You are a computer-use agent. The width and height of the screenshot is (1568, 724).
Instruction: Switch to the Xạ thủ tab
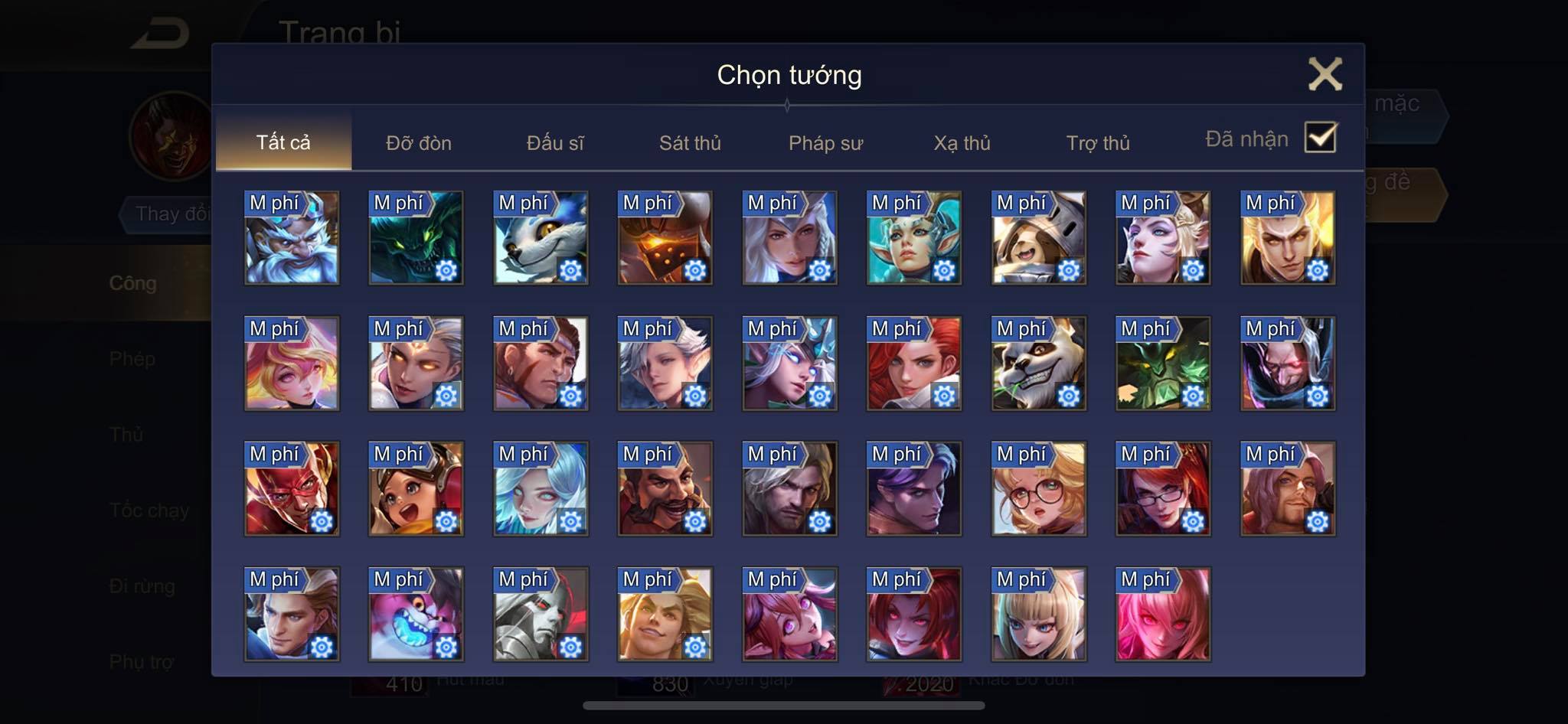tap(962, 142)
